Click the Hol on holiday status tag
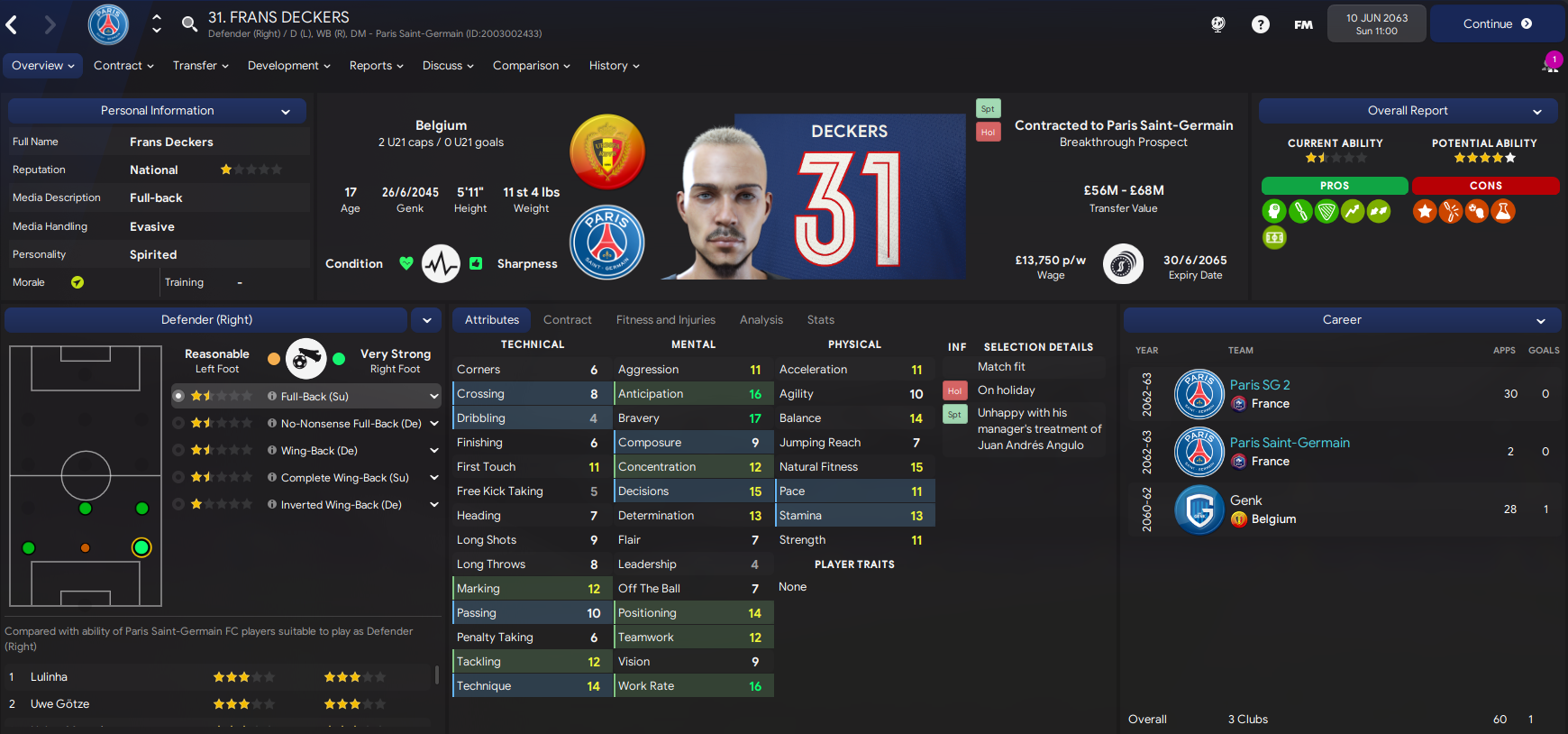The image size is (1568, 734). point(954,390)
